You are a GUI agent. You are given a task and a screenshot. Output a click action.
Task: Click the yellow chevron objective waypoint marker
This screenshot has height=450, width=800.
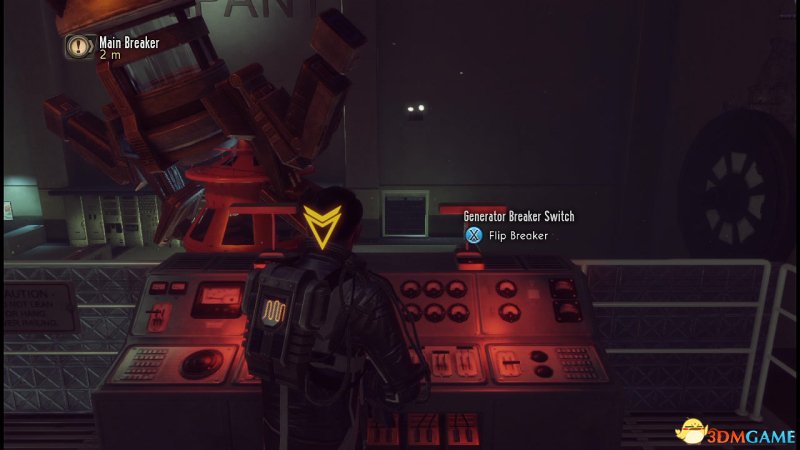(x=321, y=226)
